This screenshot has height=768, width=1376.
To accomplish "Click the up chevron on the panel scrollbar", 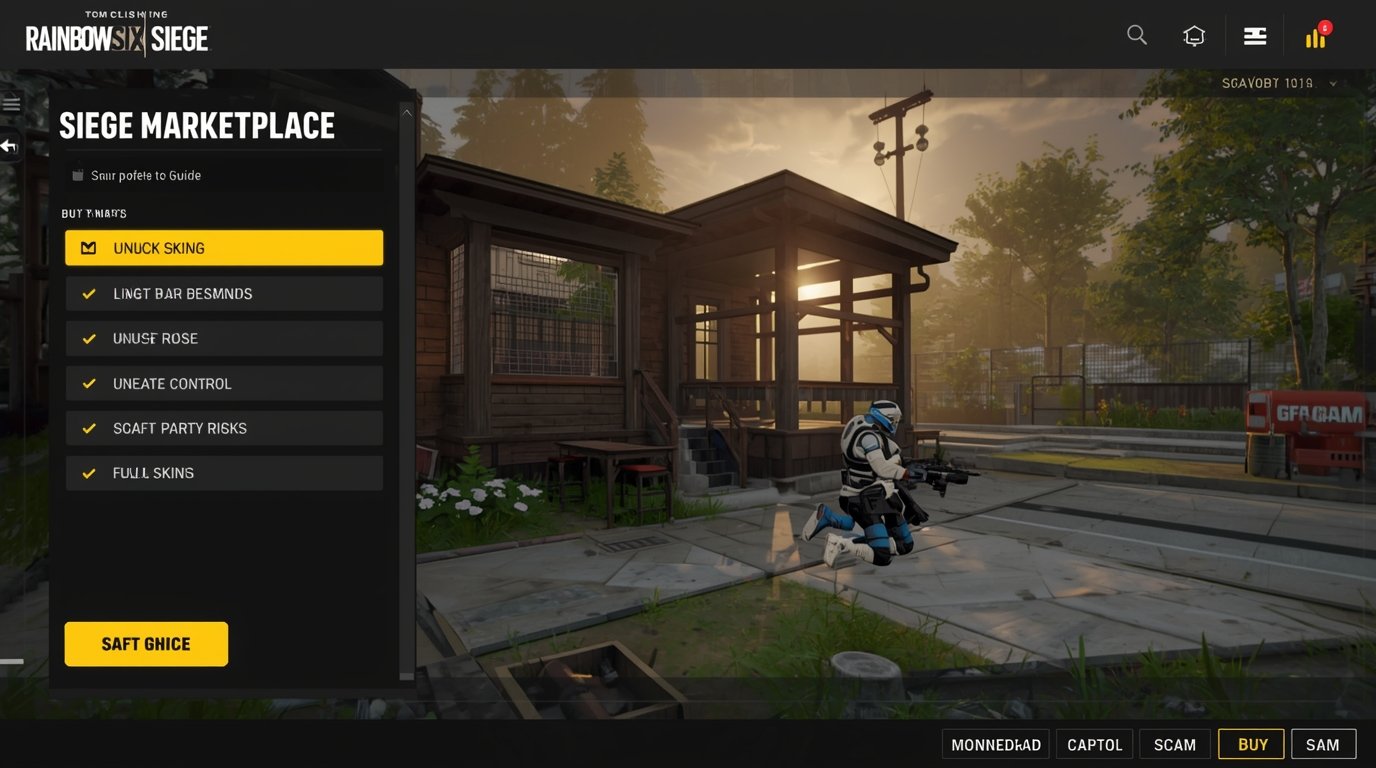I will click(x=407, y=112).
